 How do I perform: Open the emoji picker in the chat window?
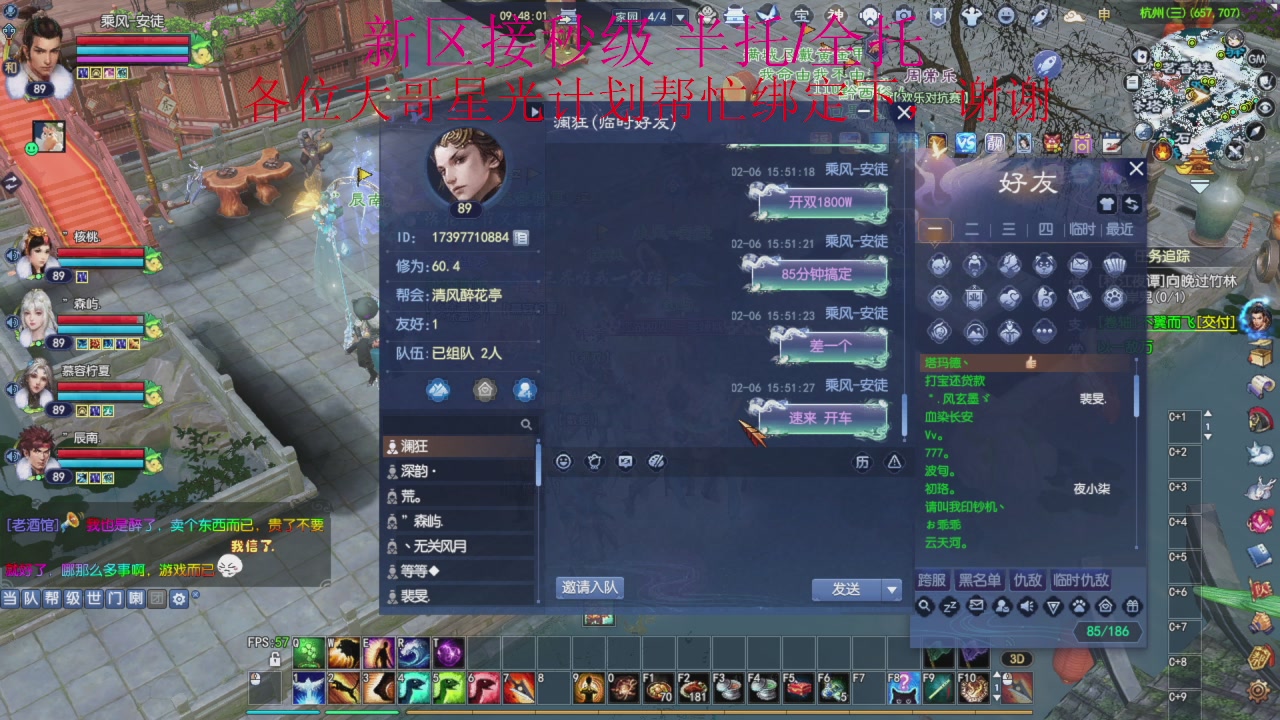564,461
